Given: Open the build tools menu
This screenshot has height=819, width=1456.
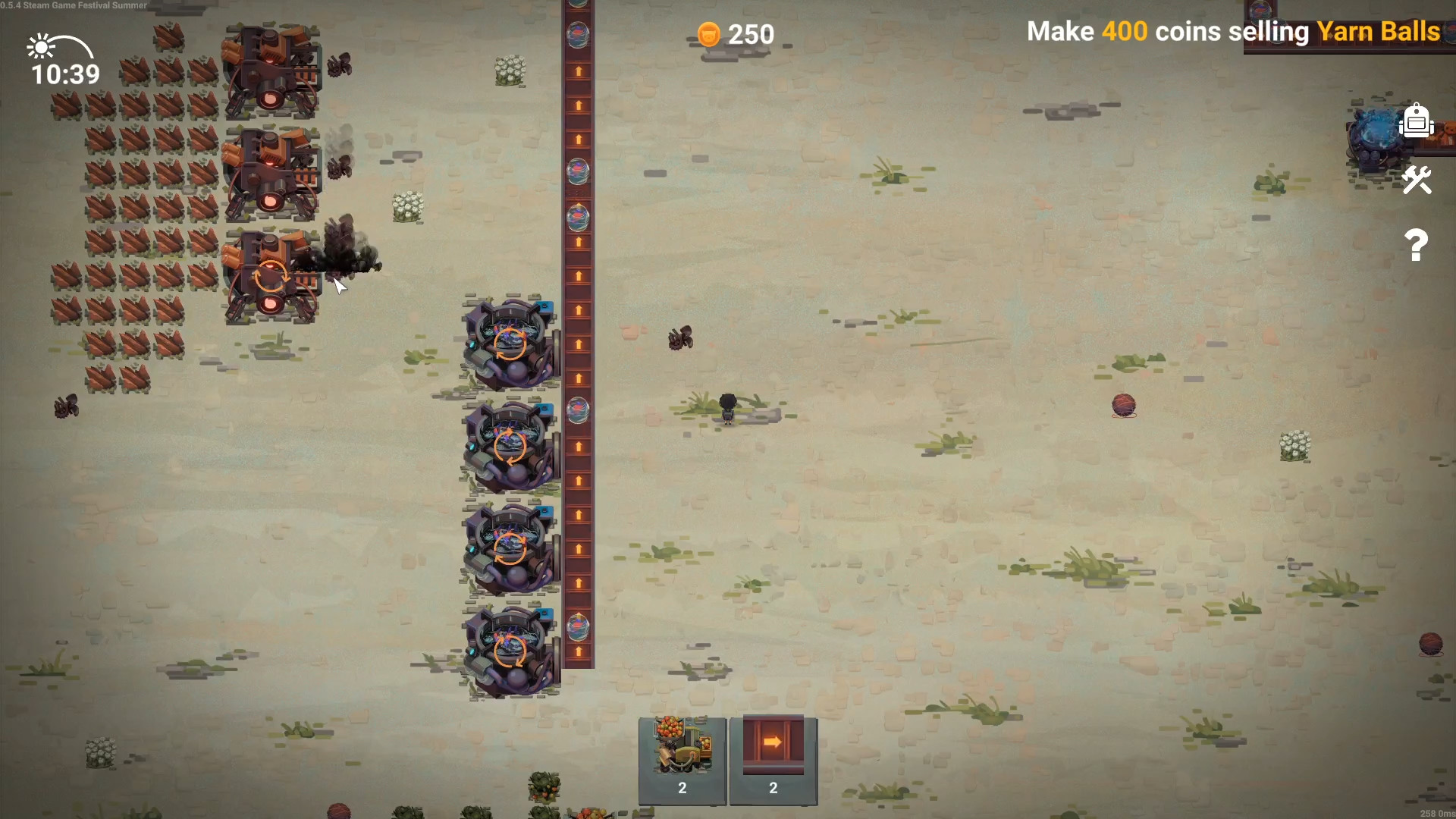Looking at the screenshot, I should pyautogui.click(x=1416, y=180).
